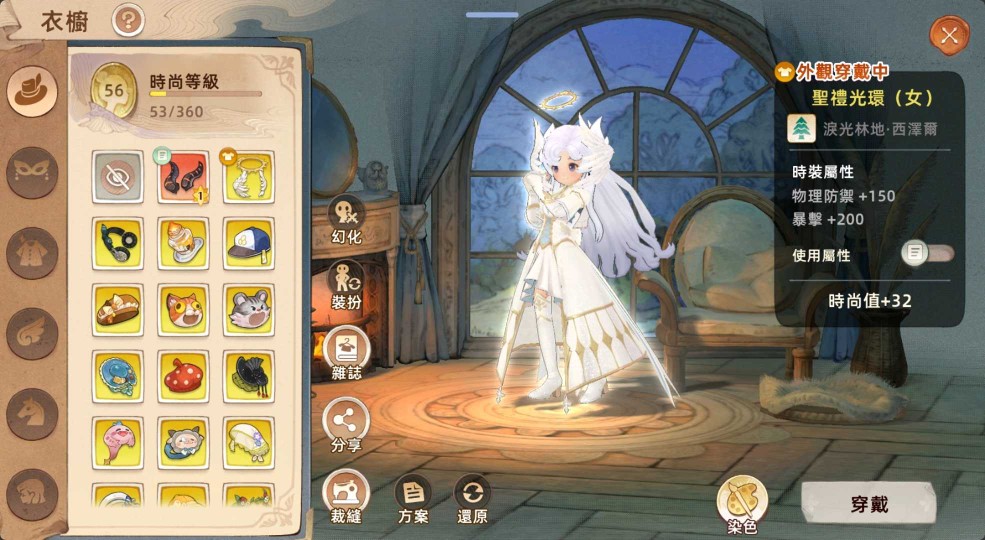Switch to the hat category tab
This screenshot has height=540, width=985.
coord(32,91)
